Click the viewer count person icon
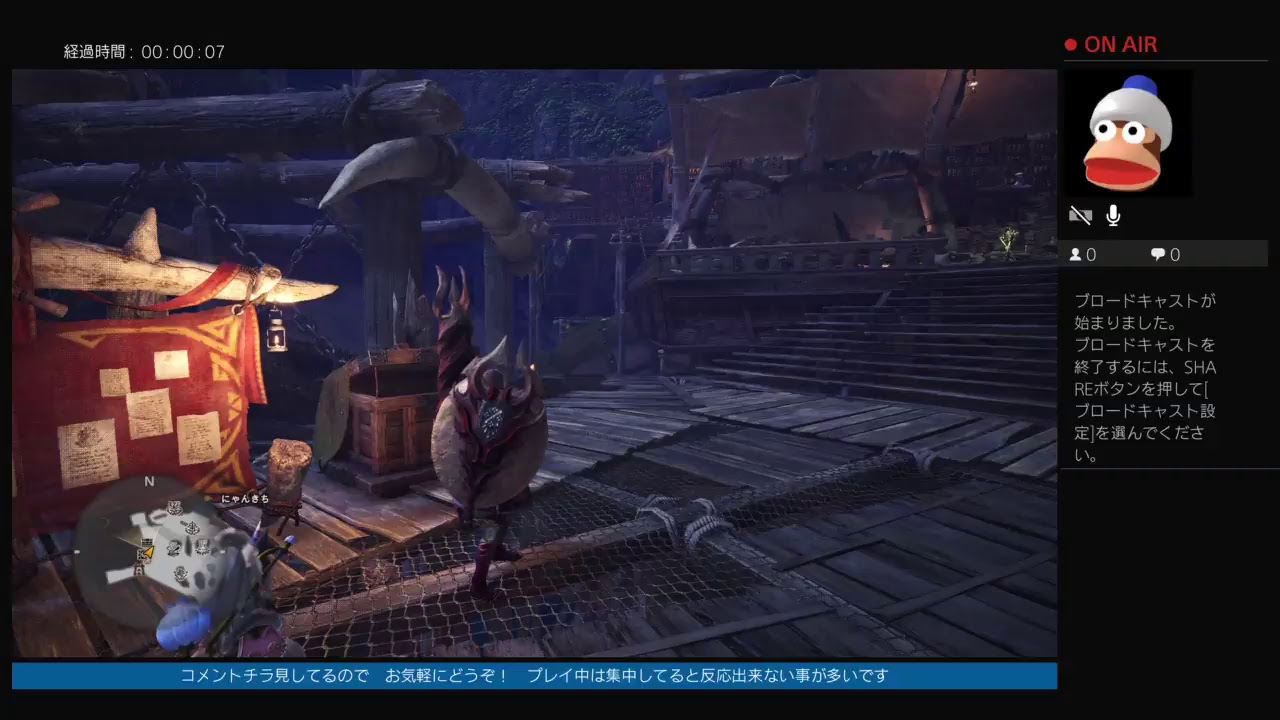The width and height of the screenshot is (1280, 720). pos(1076,254)
